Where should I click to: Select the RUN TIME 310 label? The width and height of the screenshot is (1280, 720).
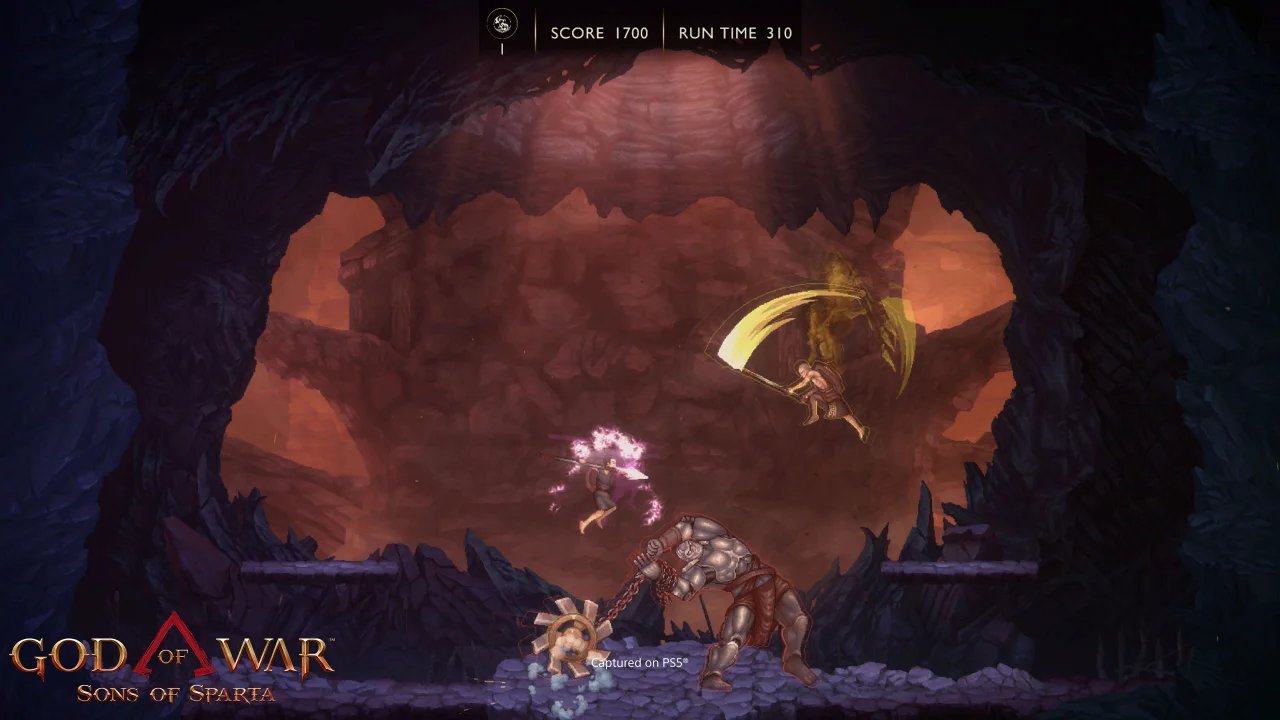click(x=734, y=33)
